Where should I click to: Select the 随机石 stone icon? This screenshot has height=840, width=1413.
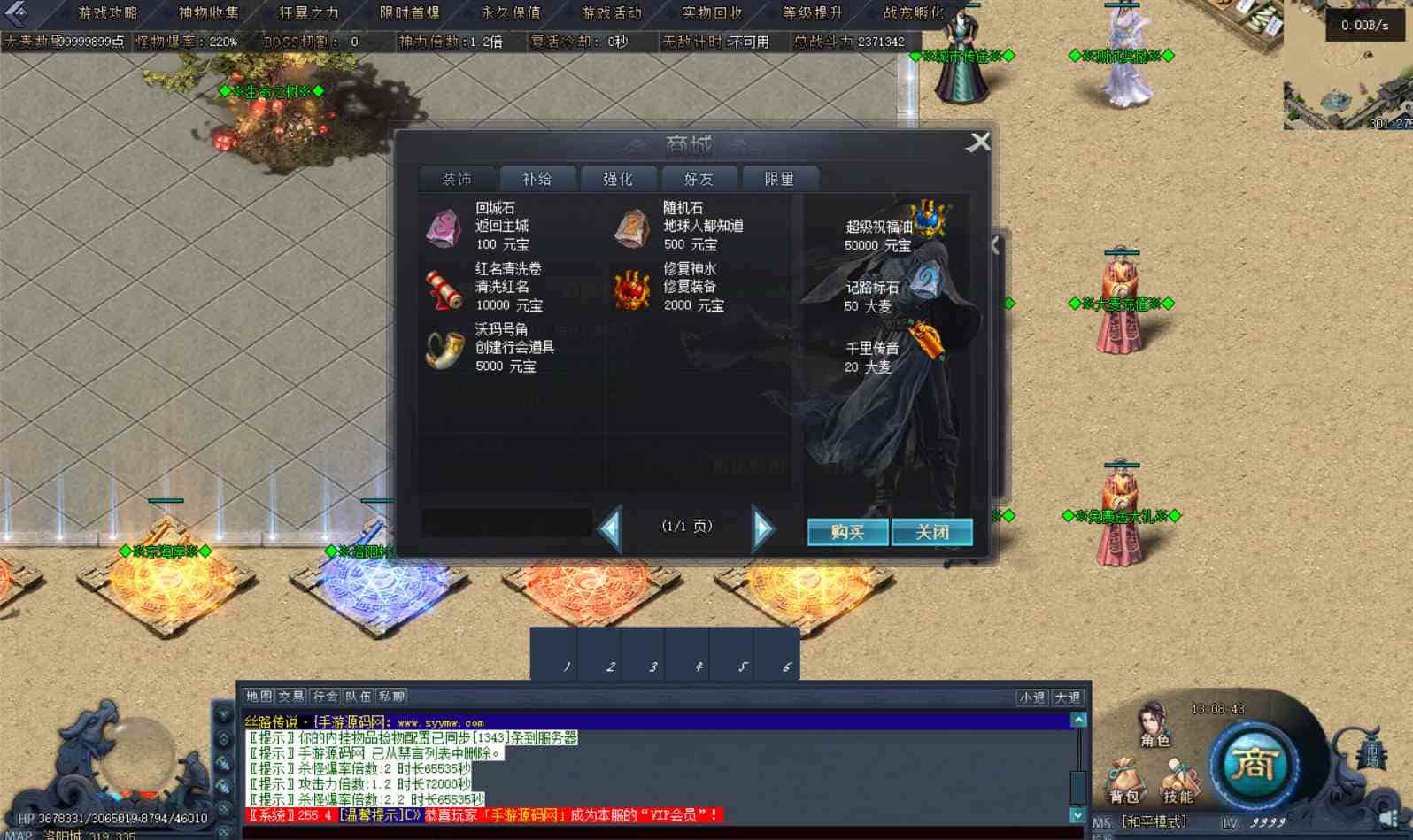(x=632, y=227)
